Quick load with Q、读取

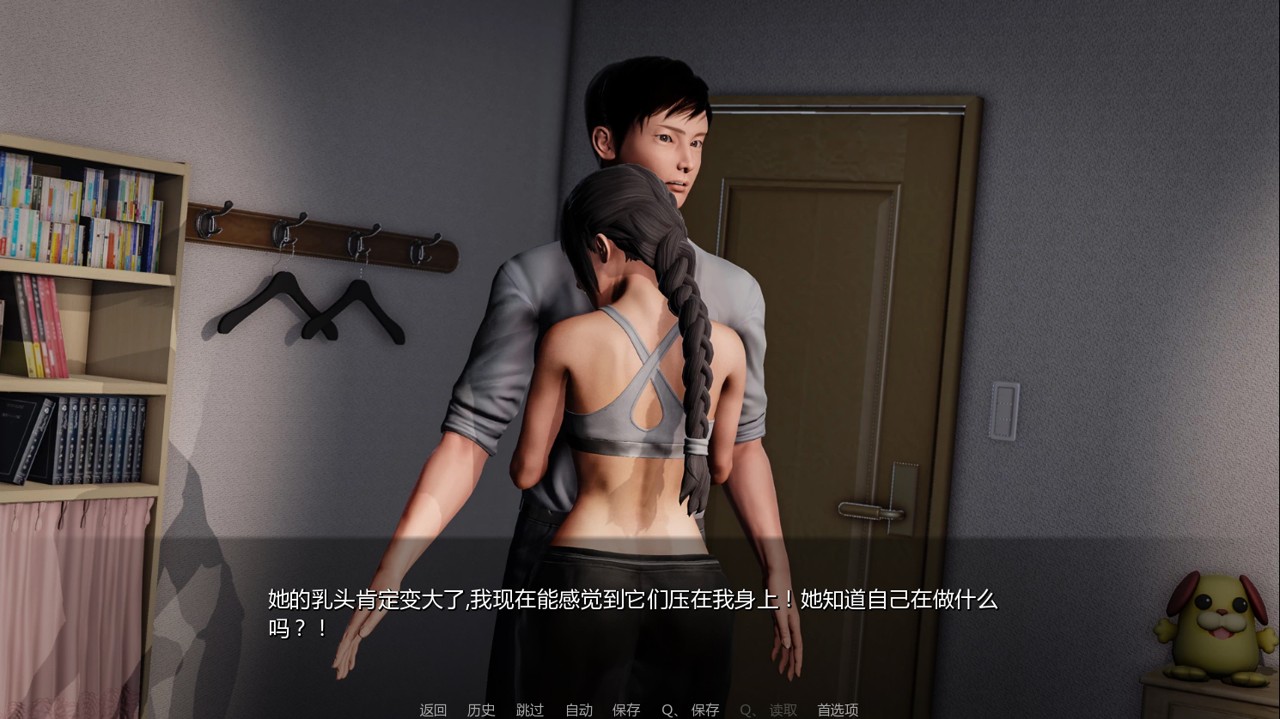pos(768,710)
